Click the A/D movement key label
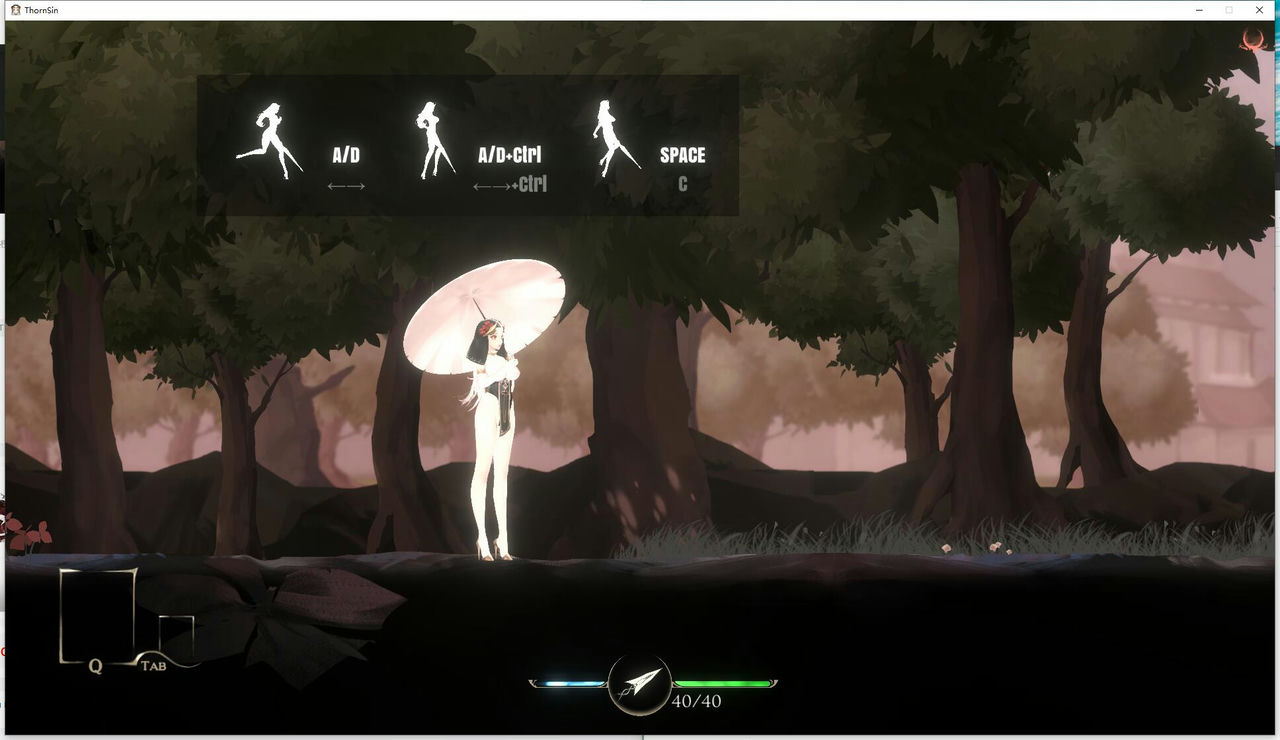Viewport: 1280px width, 740px height. pos(344,154)
